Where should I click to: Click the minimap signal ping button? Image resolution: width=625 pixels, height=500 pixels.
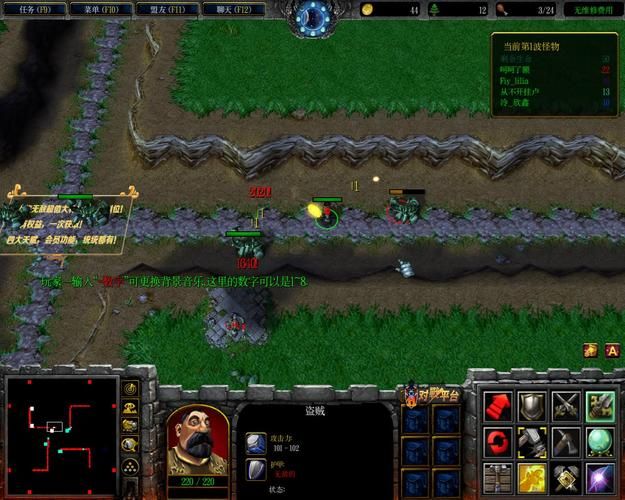[x=130, y=388]
